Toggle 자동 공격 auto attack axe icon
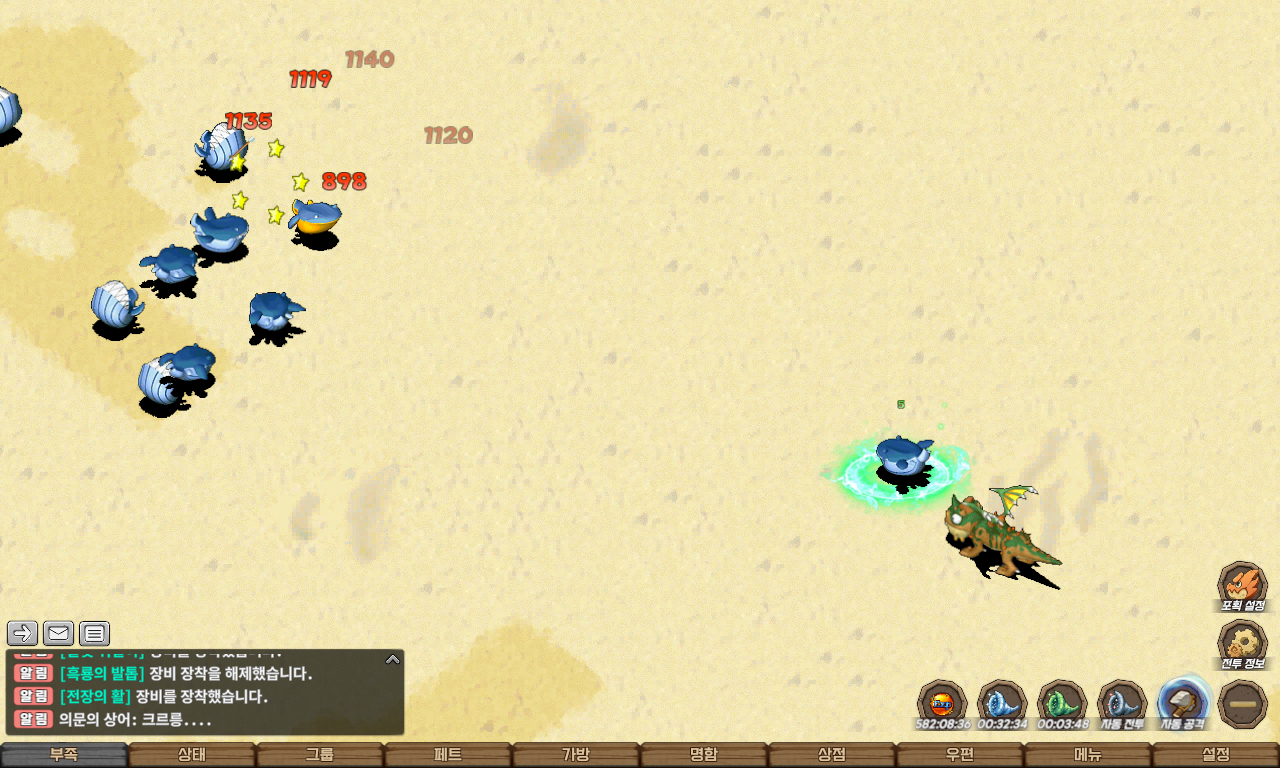This screenshot has width=1280, height=768. [1184, 702]
